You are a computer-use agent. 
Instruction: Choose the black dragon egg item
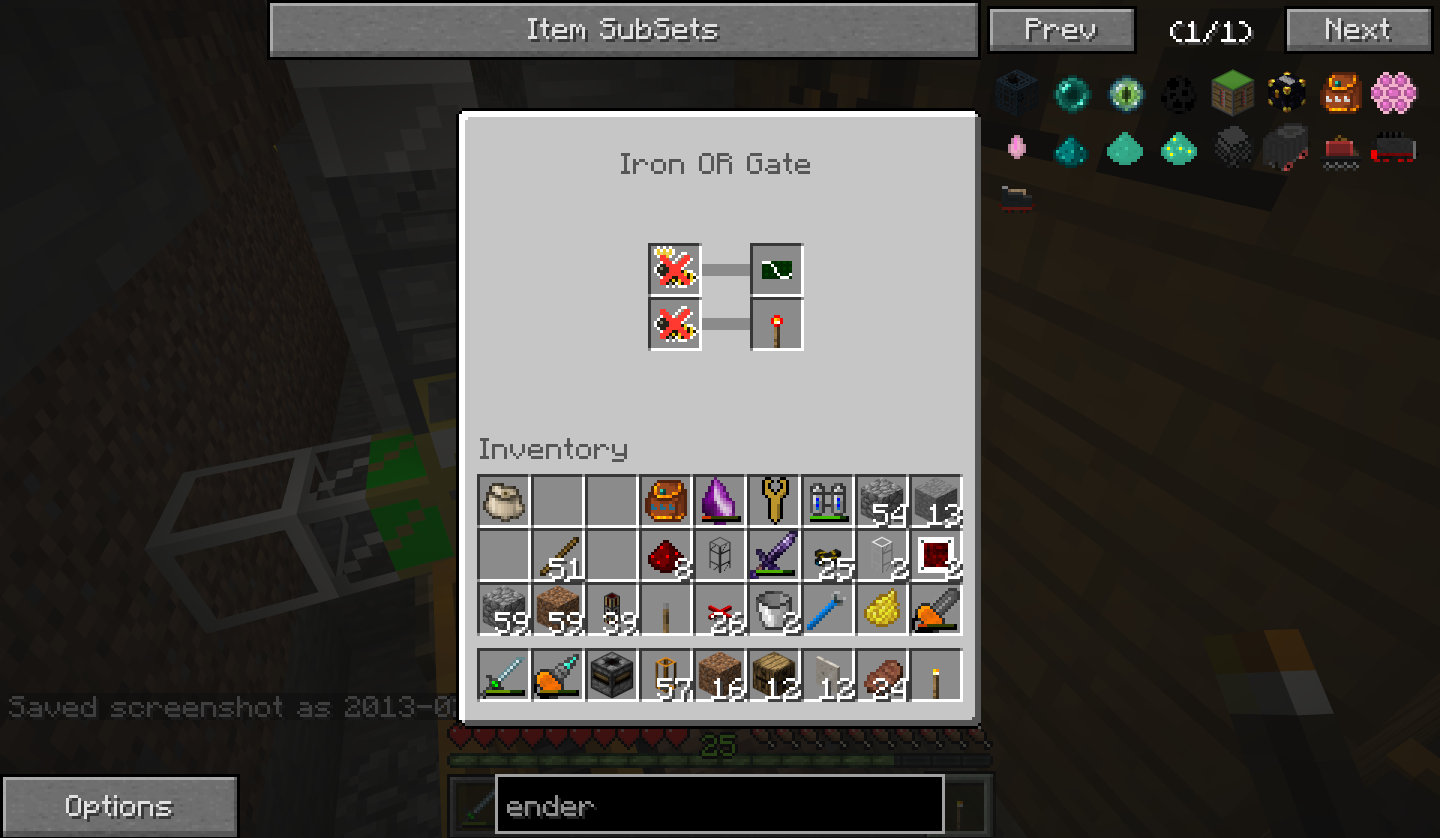pyautogui.click(x=1179, y=95)
